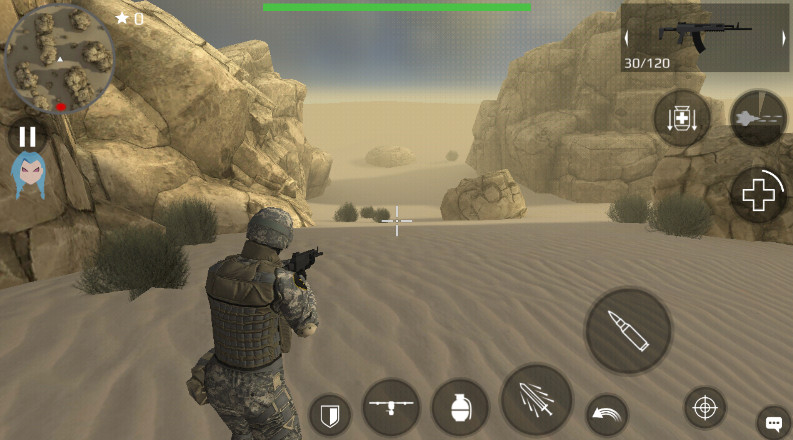793x440 pixels.
Task: Switch to the previous weapon arrow
Action: (x=628, y=38)
